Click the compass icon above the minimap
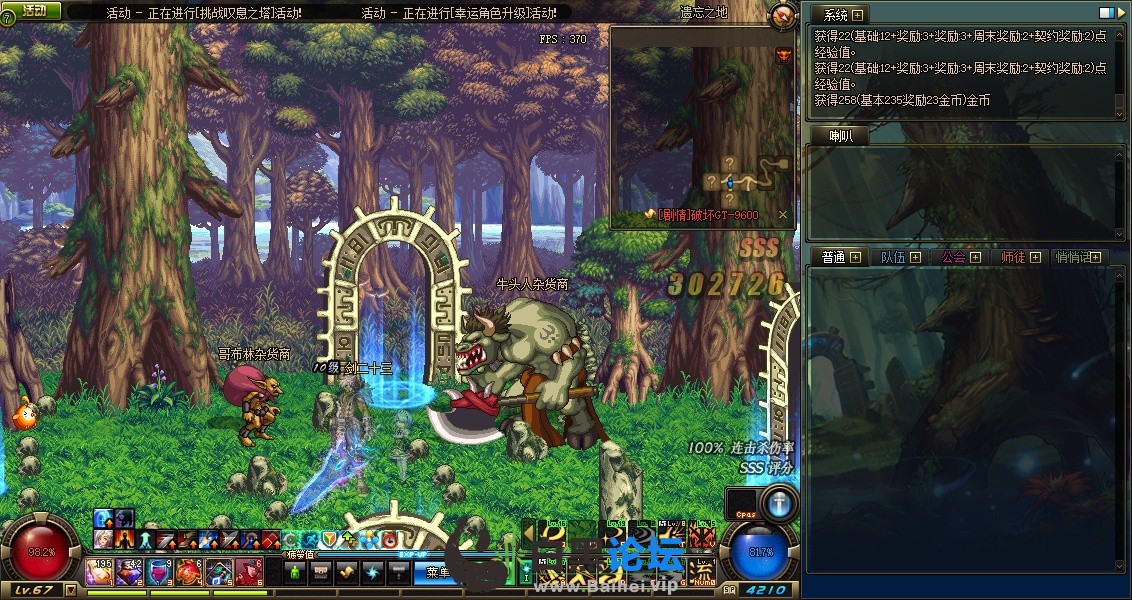Image resolution: width=1132 pixels, height=600 pixels. point(783,14)
